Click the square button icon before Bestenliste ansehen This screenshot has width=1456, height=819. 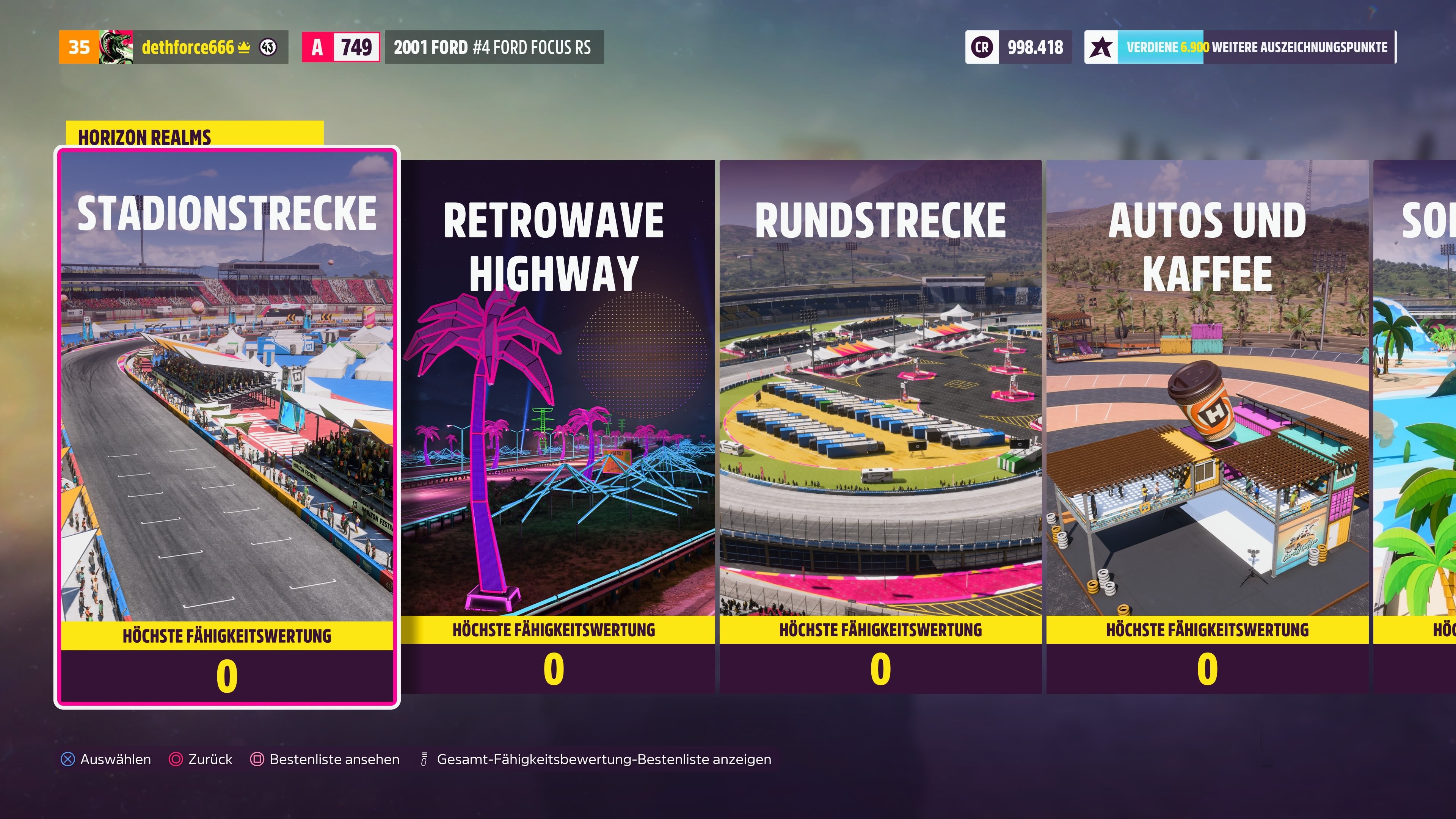pyautogui.click(x=258, y=759)
